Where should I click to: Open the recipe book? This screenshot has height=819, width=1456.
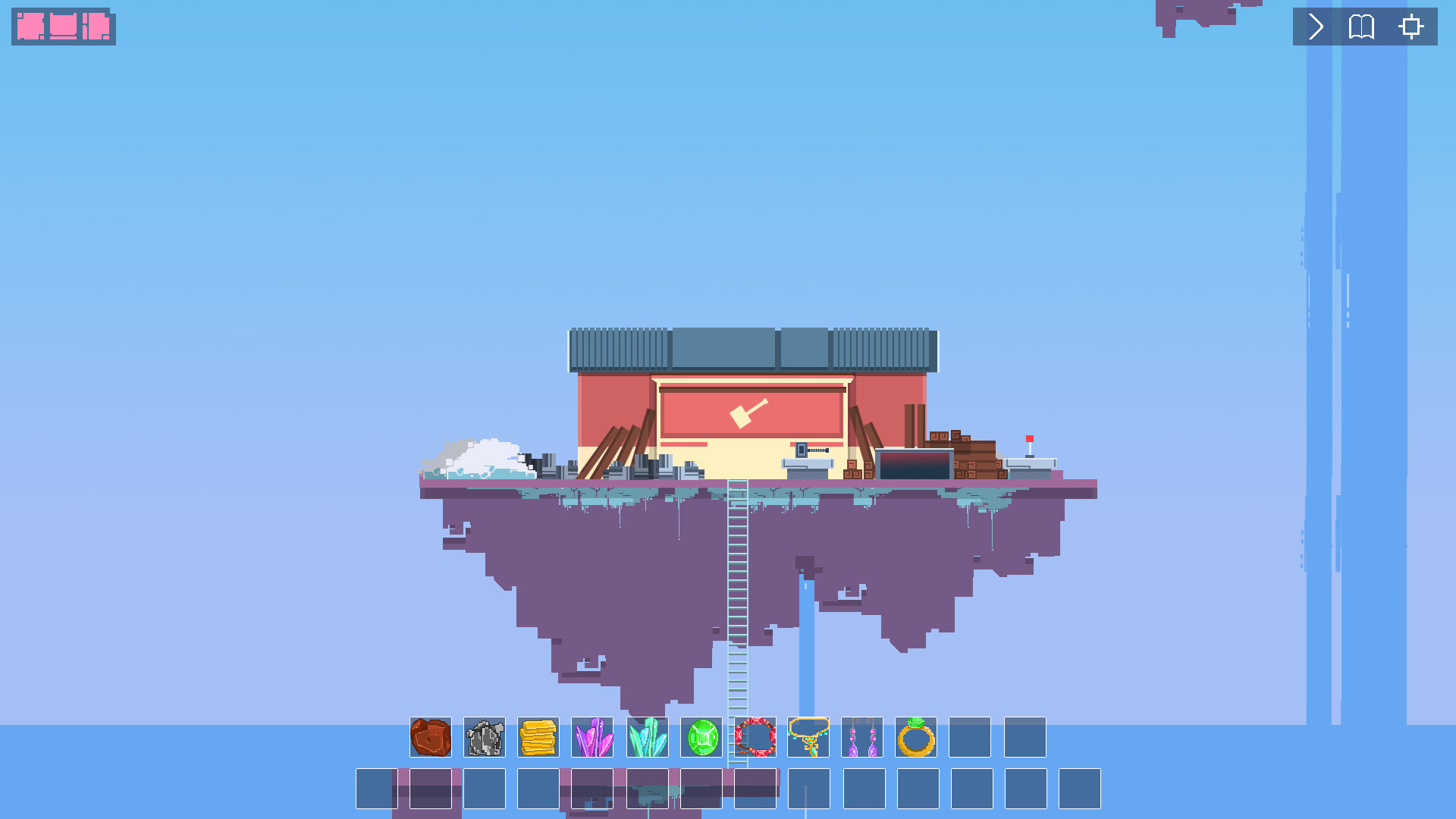point(1360,27)
